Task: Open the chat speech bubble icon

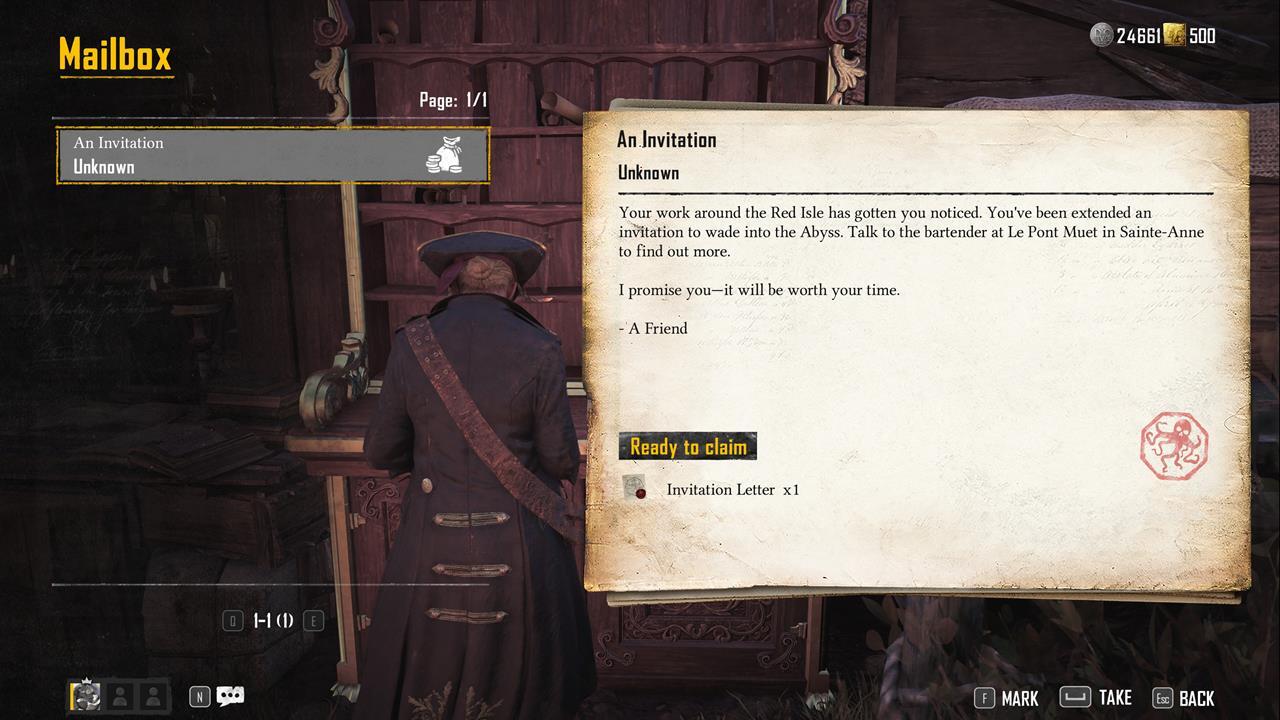Action: pos(230,696)
